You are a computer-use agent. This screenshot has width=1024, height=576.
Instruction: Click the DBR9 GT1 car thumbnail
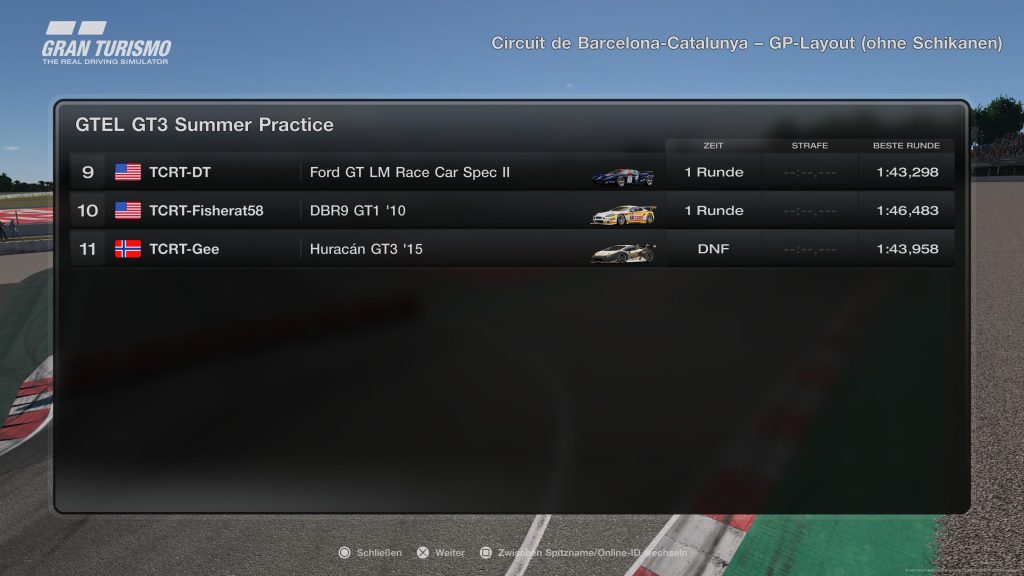tap(623, 214)
